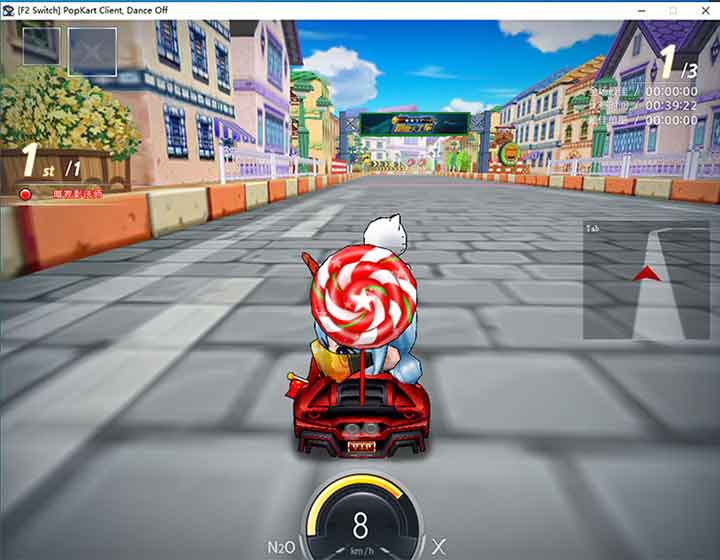Click the track minimap panel

649,280
